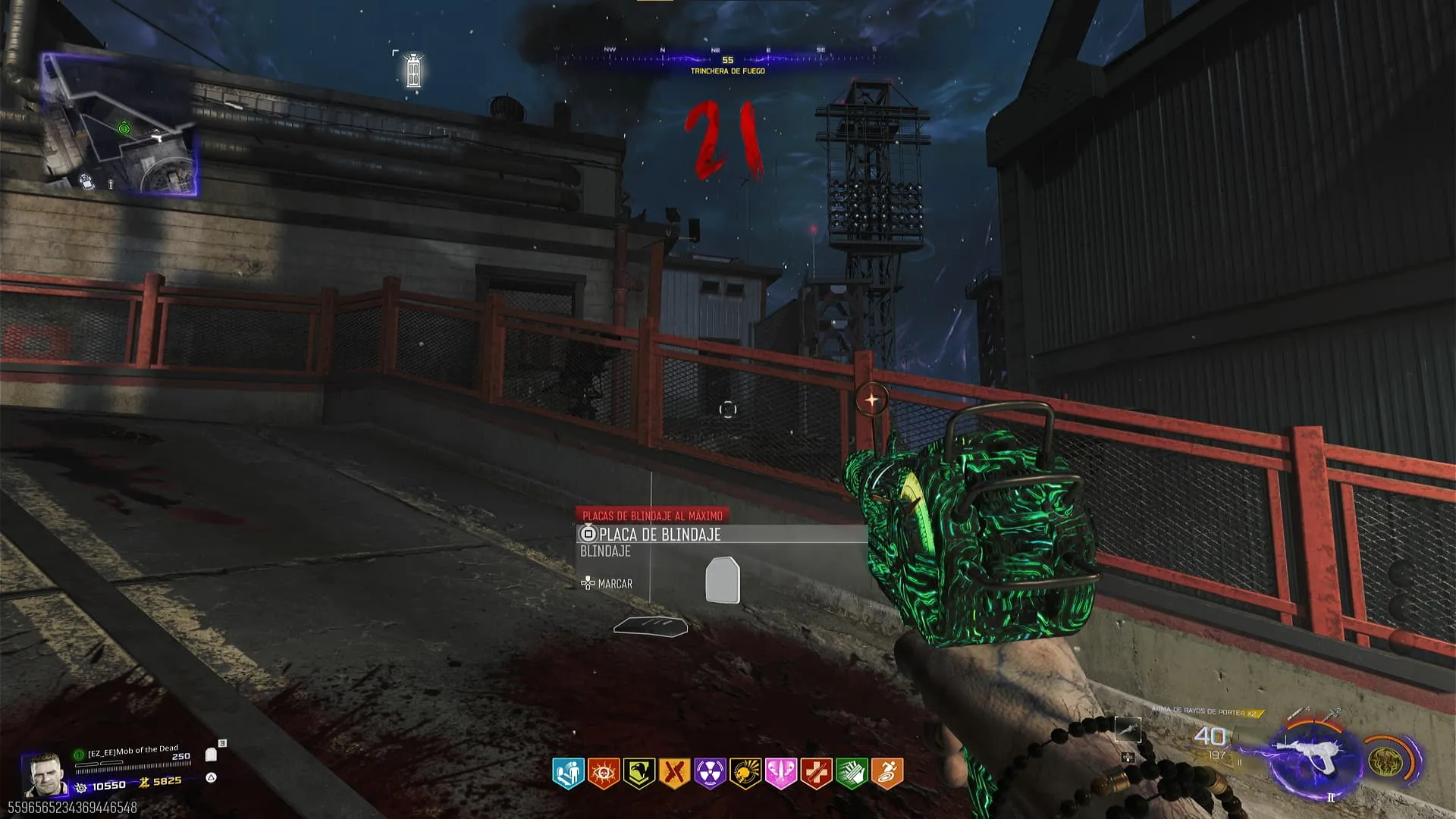This screenshot has height=819, width=1456.
Task: Click the player character portrait
Action: point(44,775)
